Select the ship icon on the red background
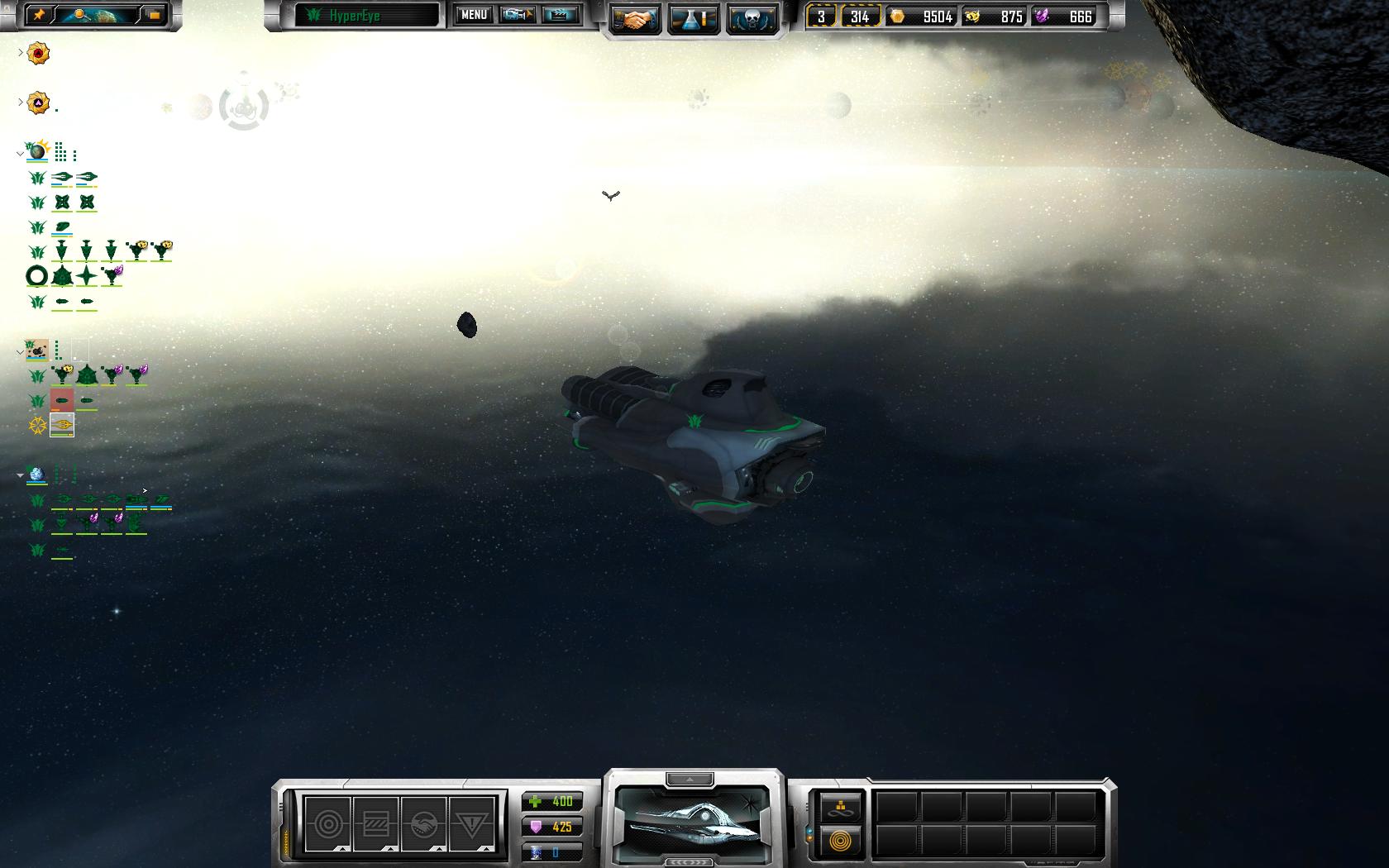This screenshot has height=868, width=1389. (x=62, y=401)
